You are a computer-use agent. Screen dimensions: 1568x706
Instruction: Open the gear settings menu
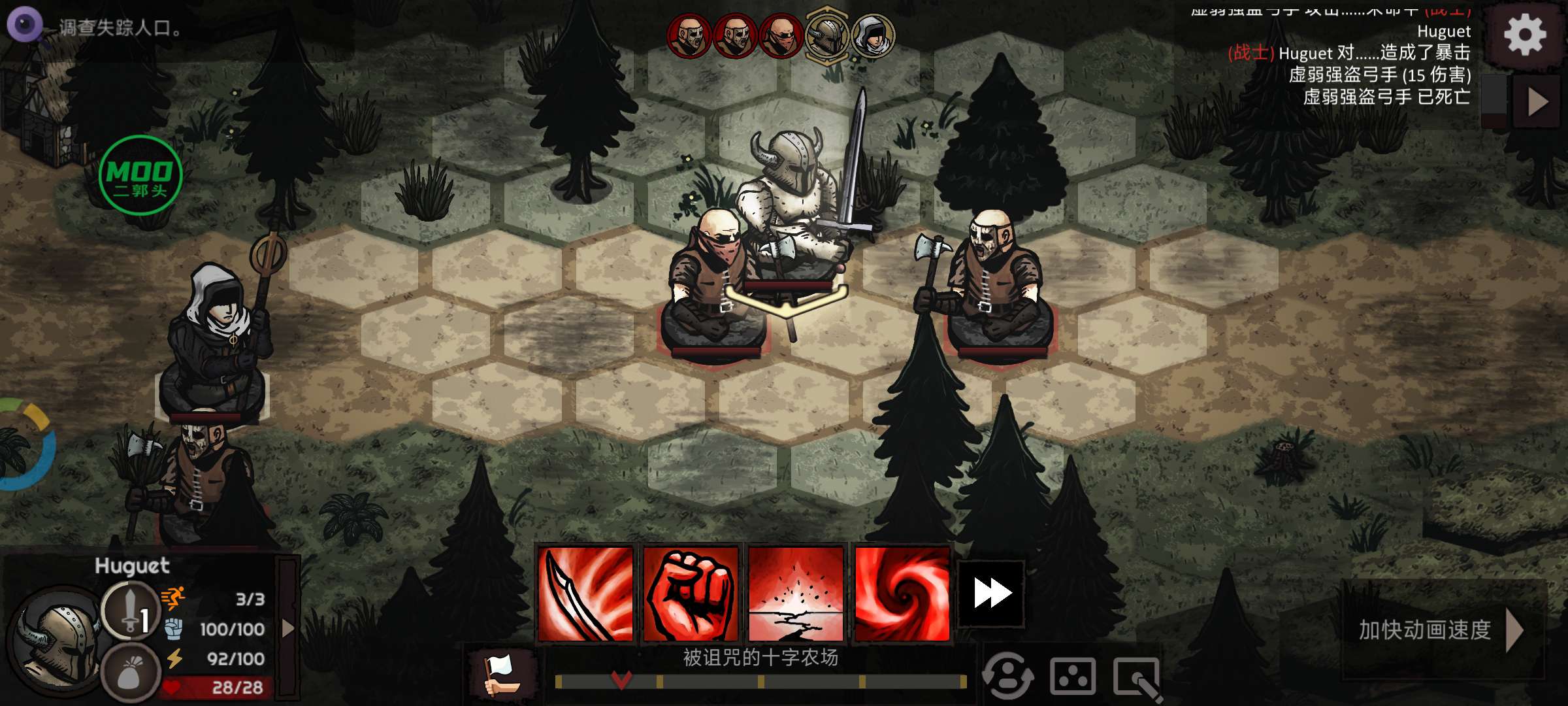click(1525, 34)
